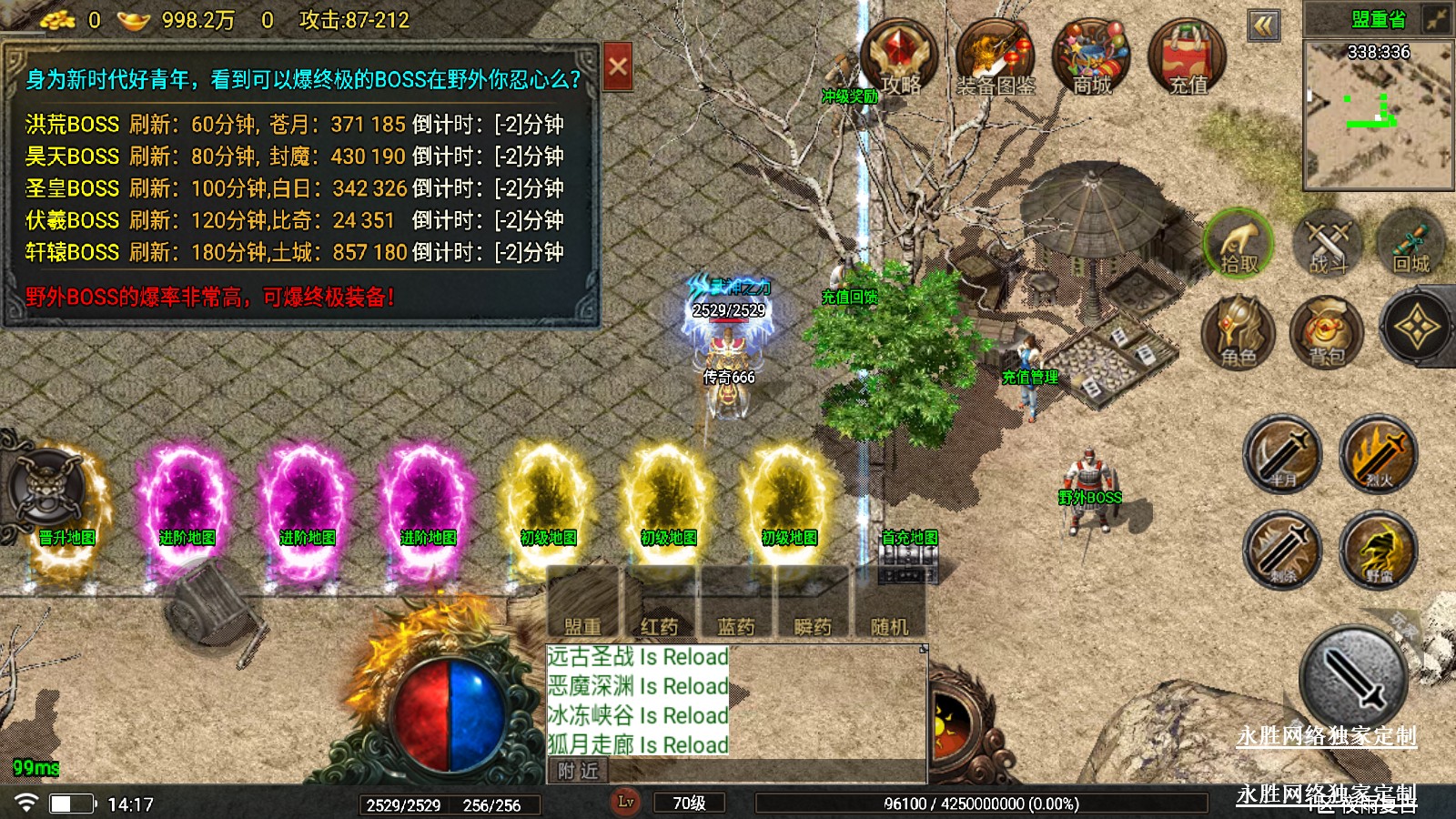
Task: Activate the 刺杀 skill
Action: click(1282, 550)
